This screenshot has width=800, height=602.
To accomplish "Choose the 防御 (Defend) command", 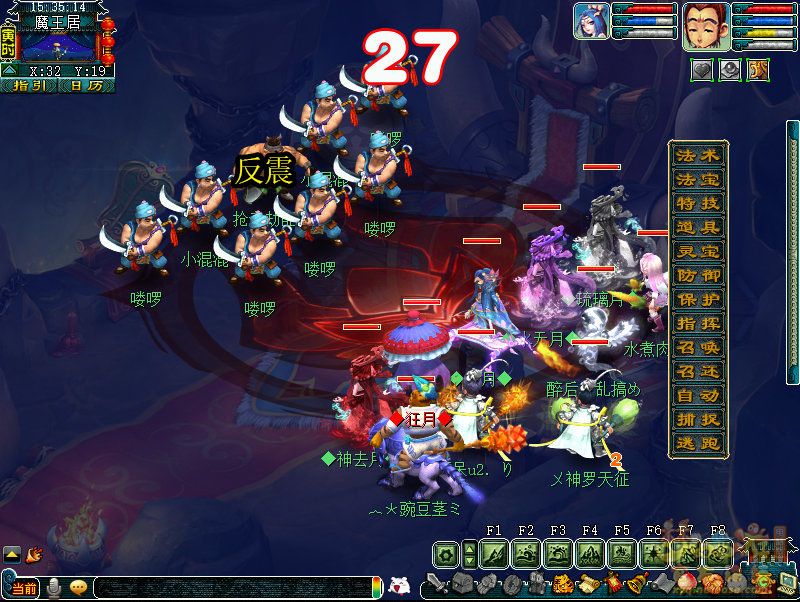I will pos(698,276).
